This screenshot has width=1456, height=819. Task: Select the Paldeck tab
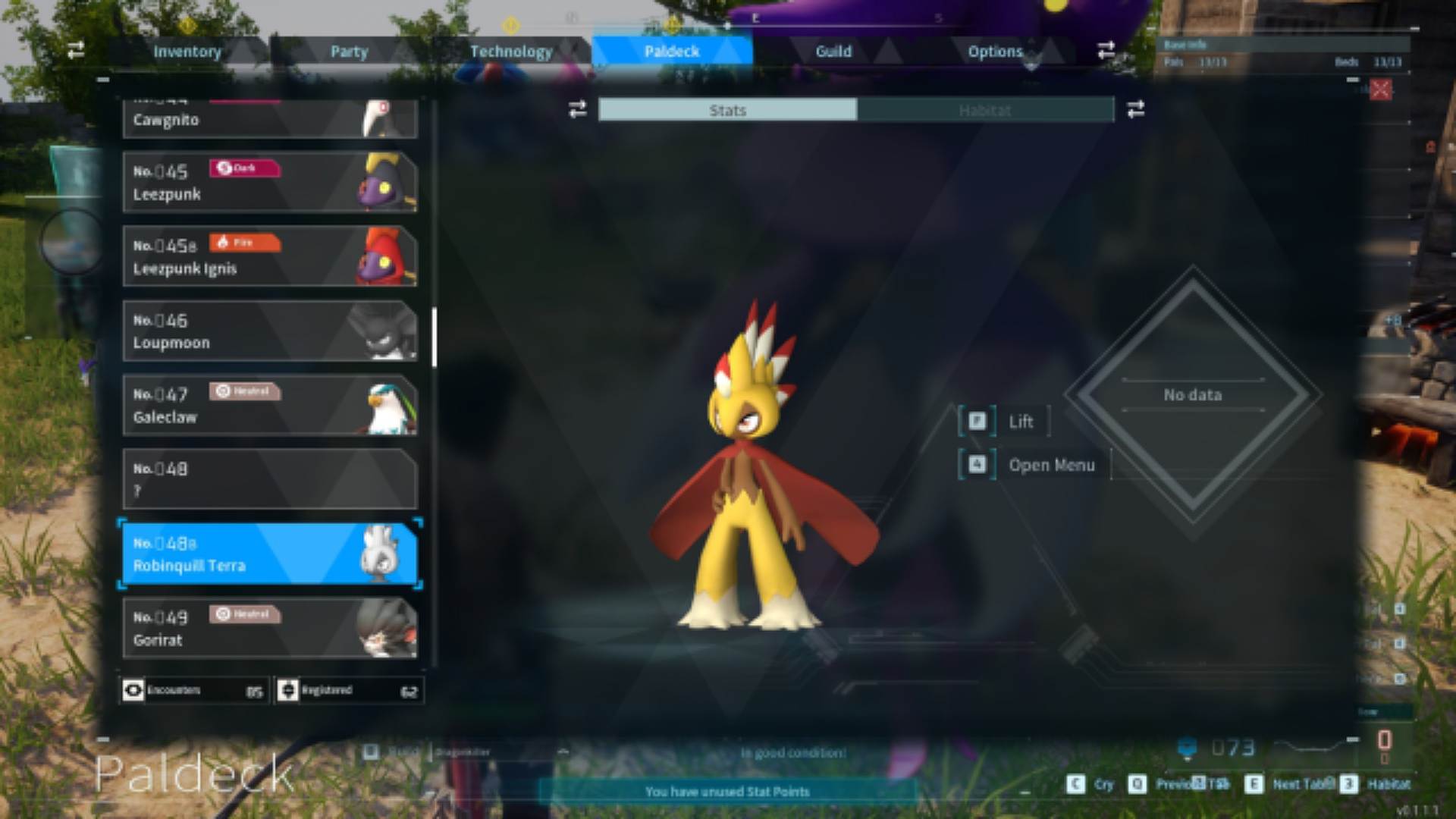point(672,52)
